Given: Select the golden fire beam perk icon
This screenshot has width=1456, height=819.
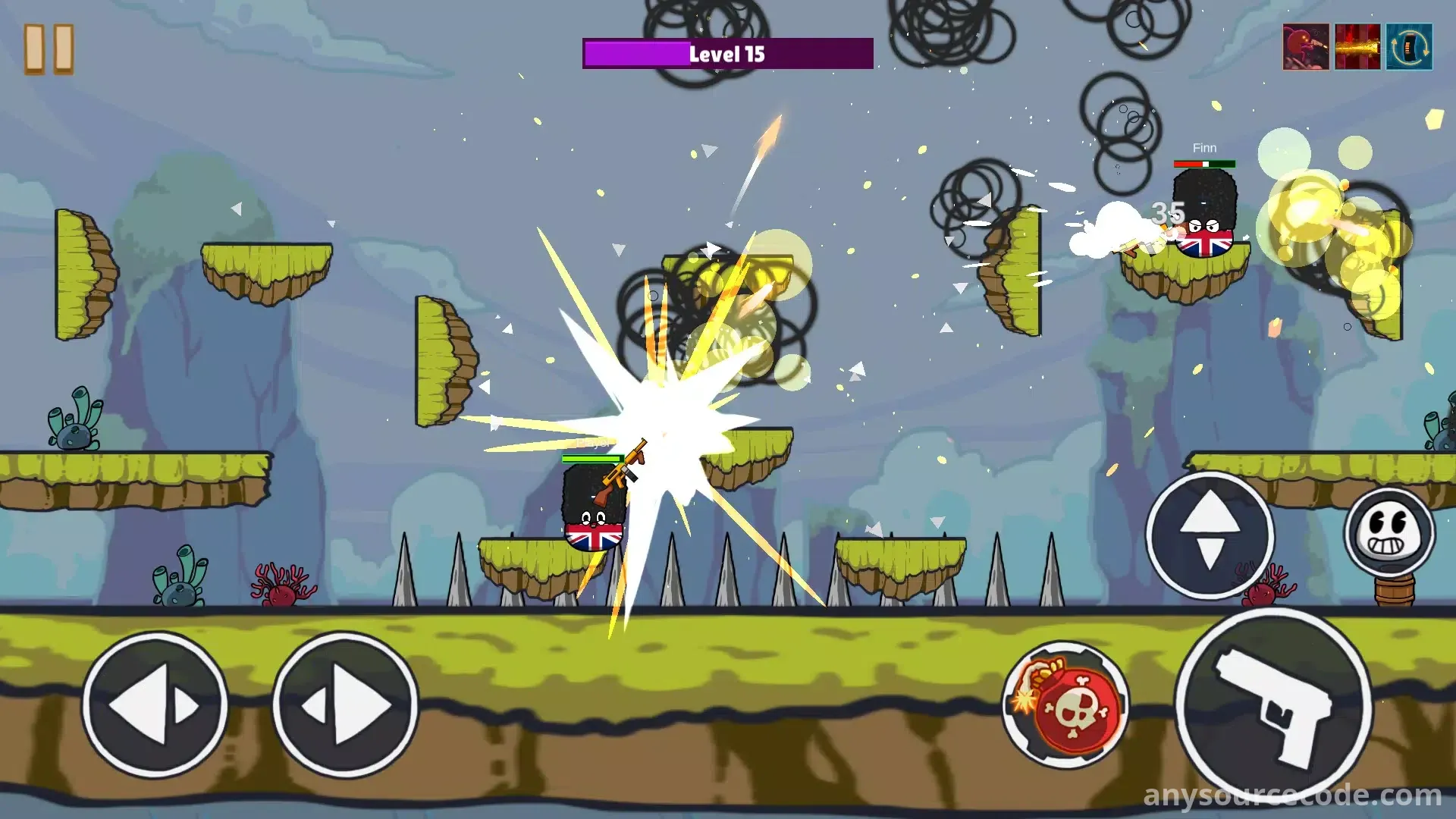Looking at the screenshot, I should 1357,47.
